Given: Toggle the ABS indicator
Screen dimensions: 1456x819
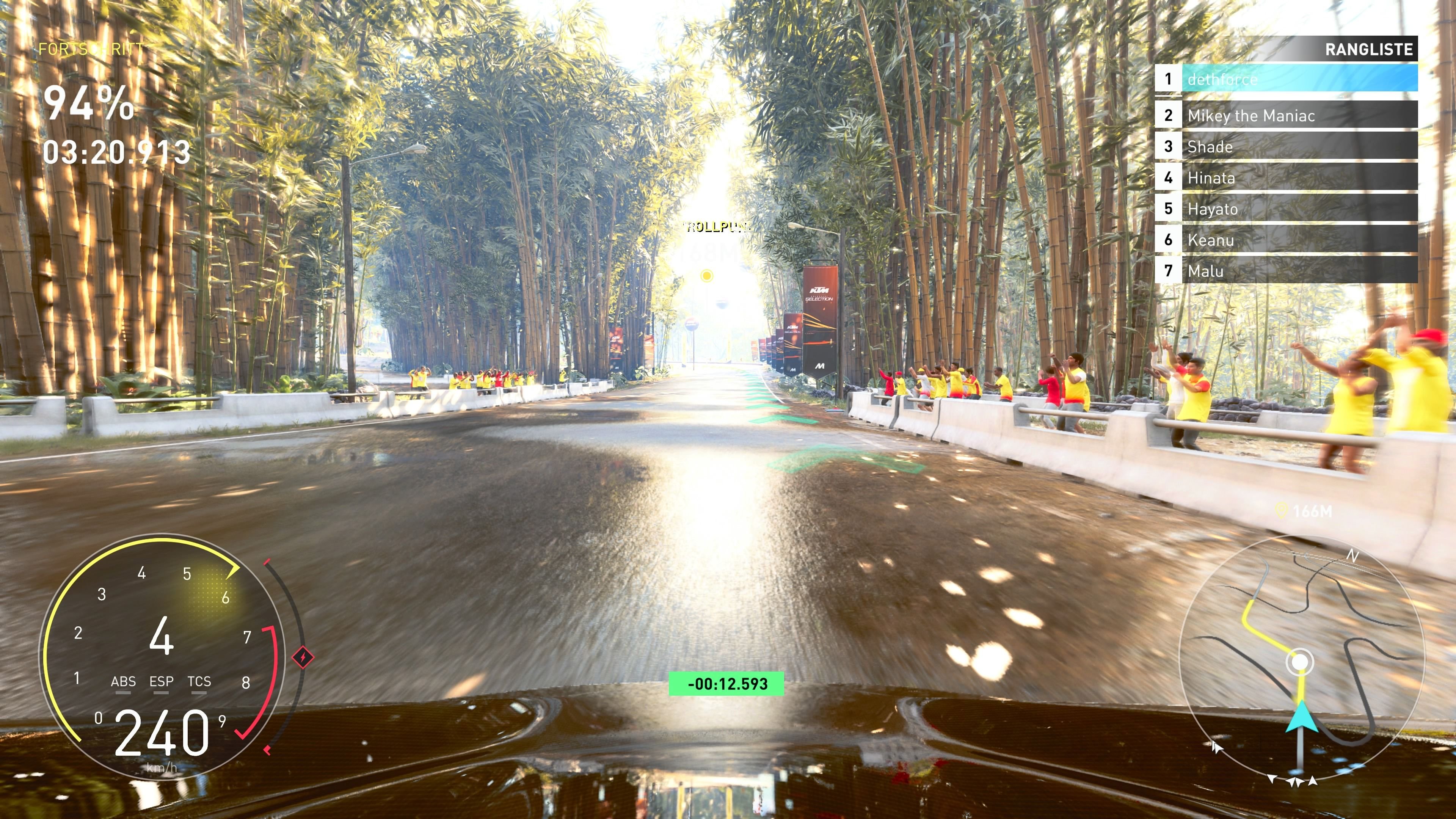Looking at the screenshot, I should 123,682.
